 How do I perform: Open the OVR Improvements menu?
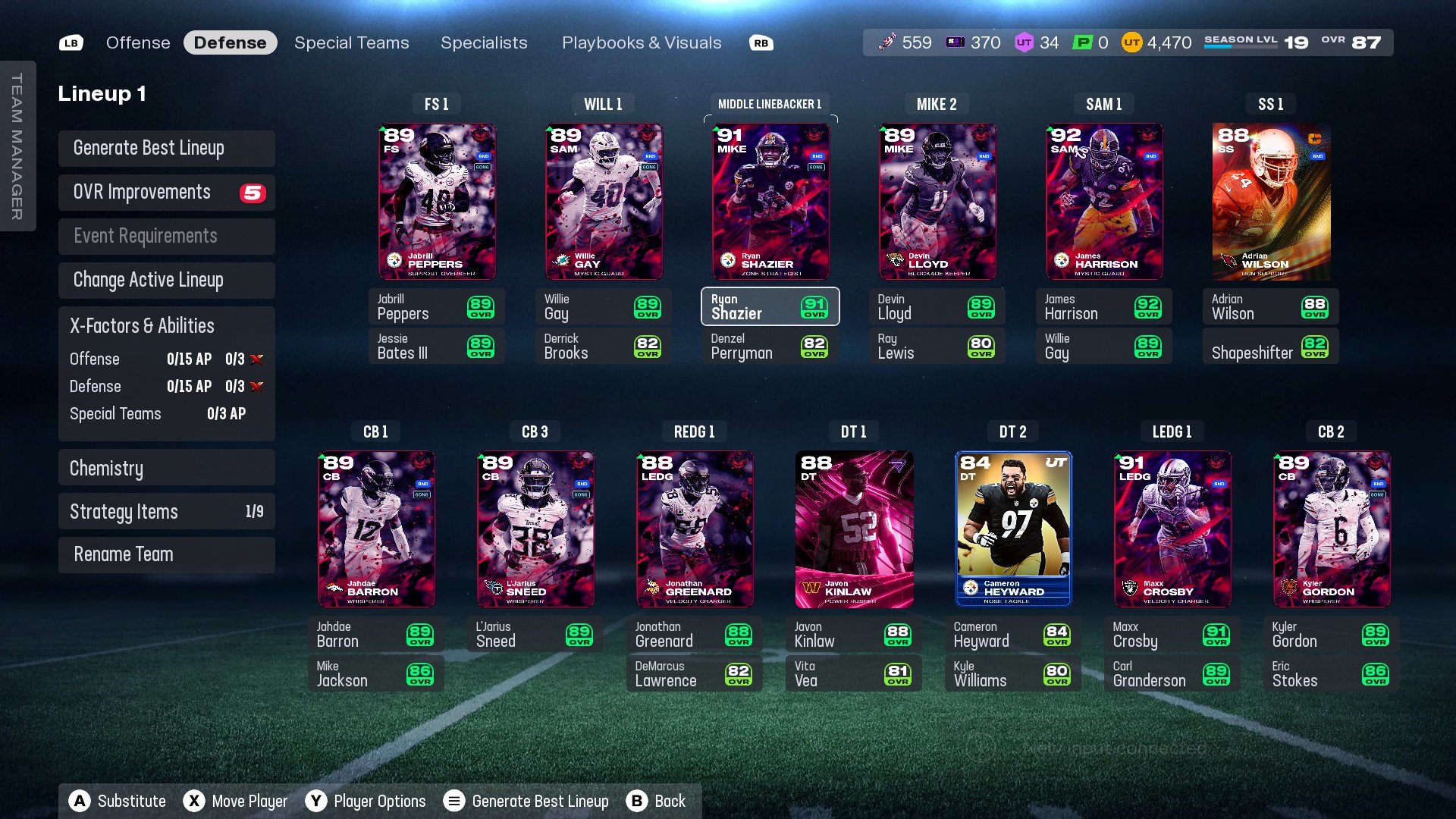pyautogui.click(x=166, y=192)
